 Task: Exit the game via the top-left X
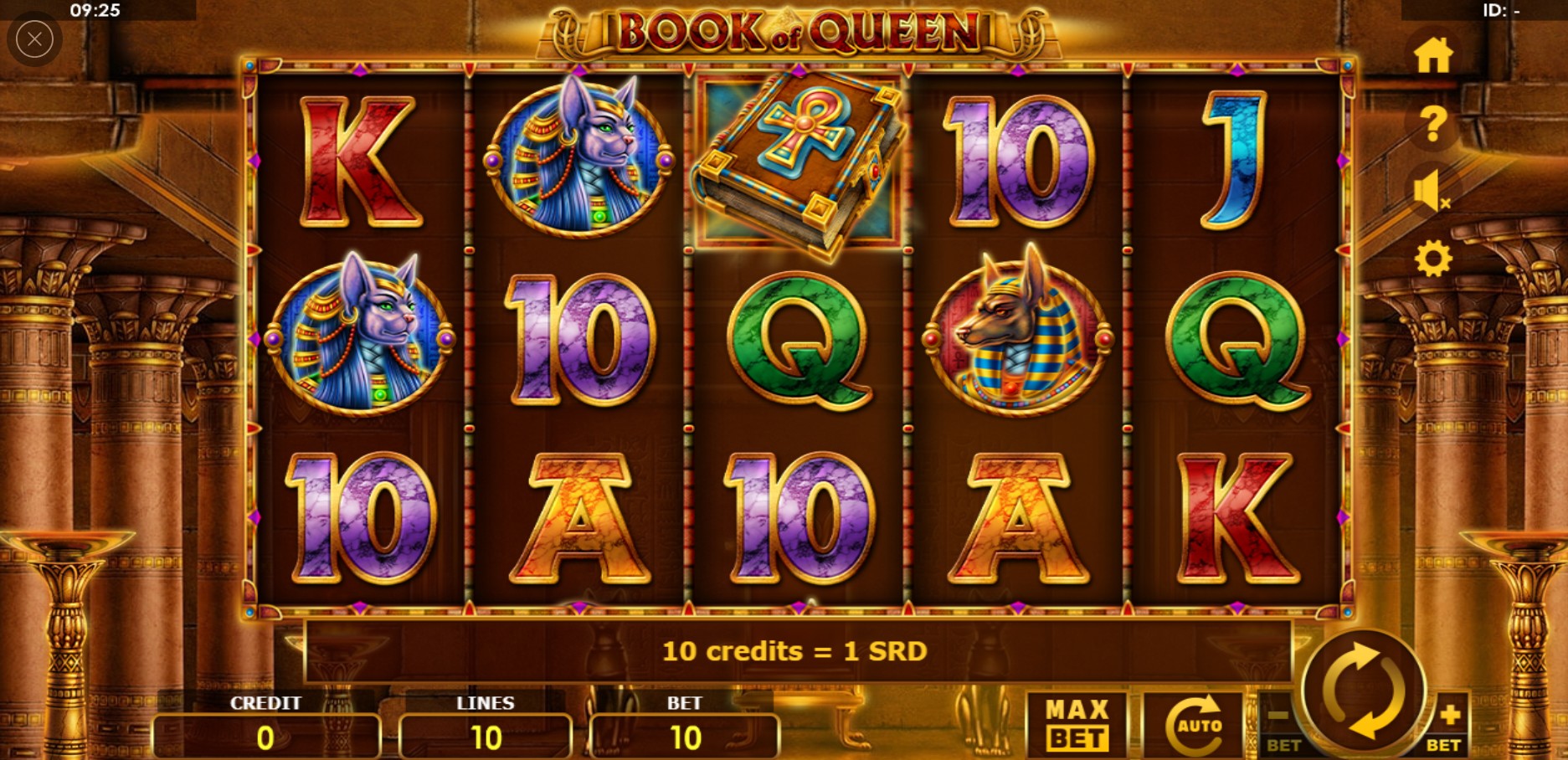(34, 39)
